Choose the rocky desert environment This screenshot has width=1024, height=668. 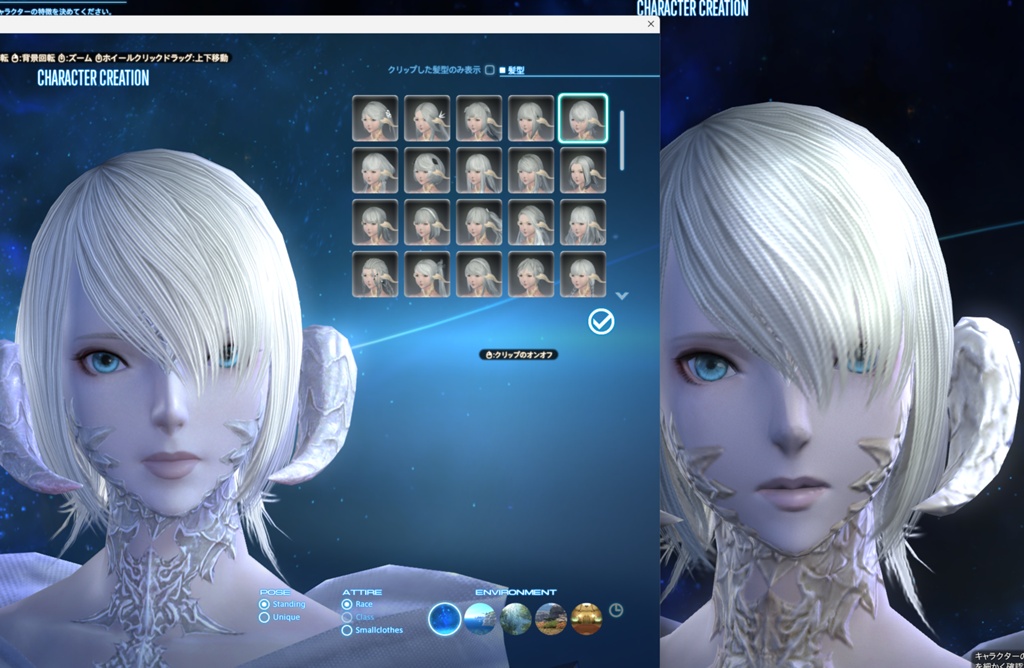tap(551, 619)
